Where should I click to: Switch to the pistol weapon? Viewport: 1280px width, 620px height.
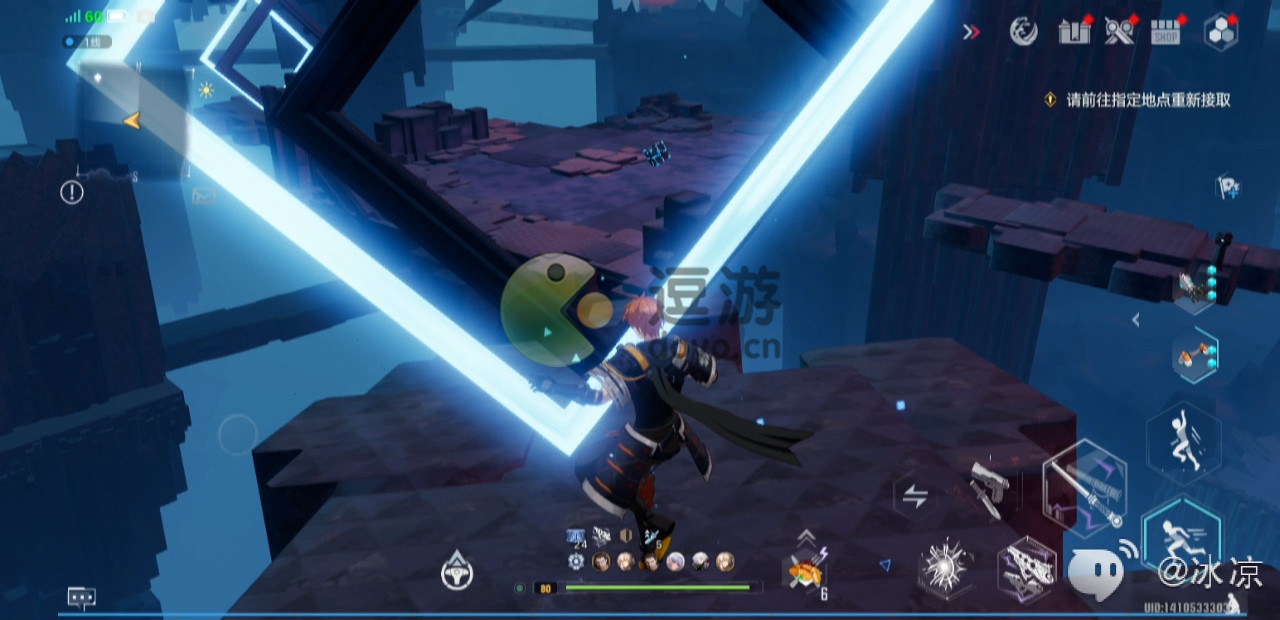pos(990,490)
